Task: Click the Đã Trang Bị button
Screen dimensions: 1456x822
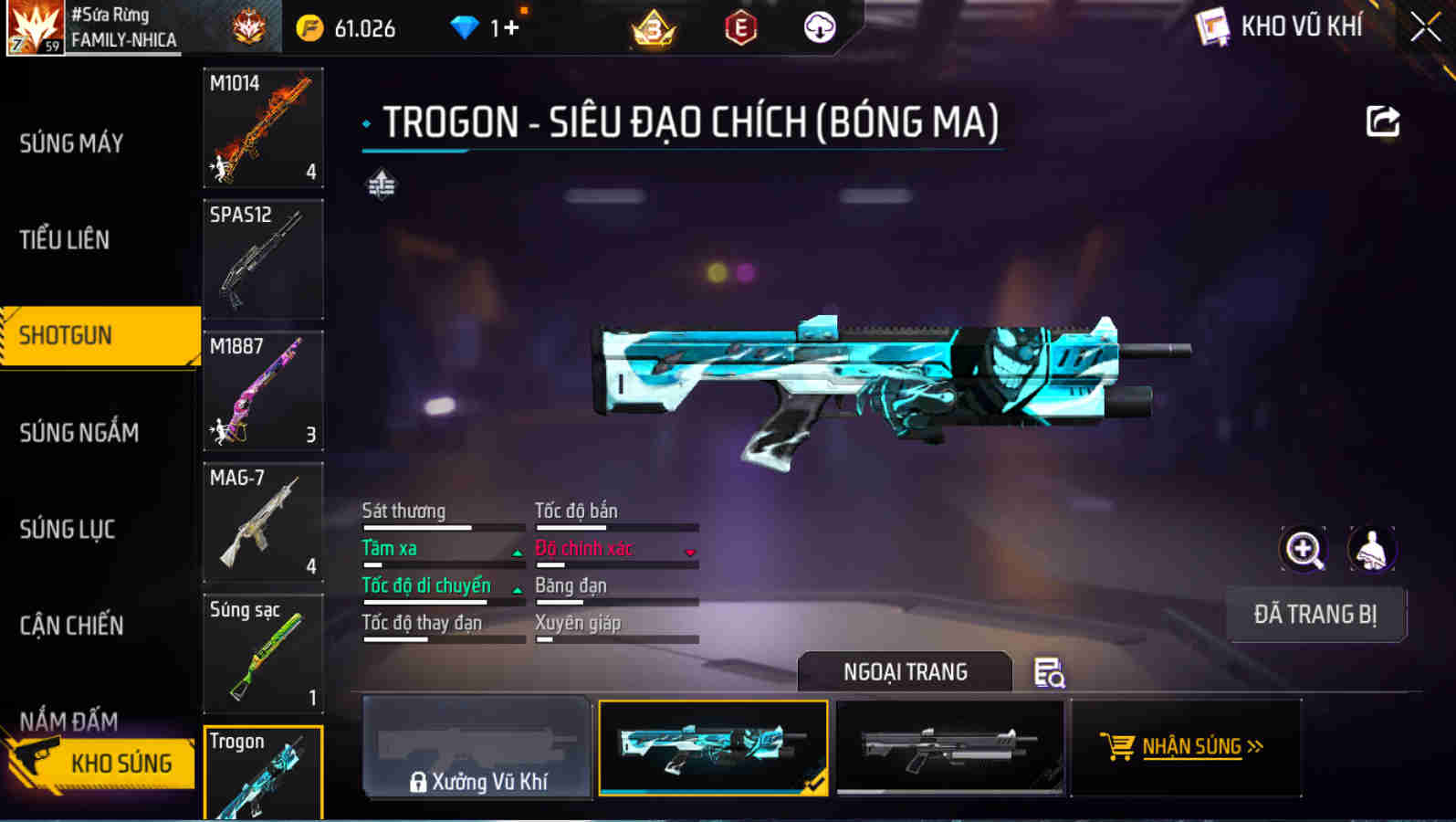Action: pos(1315,615)
